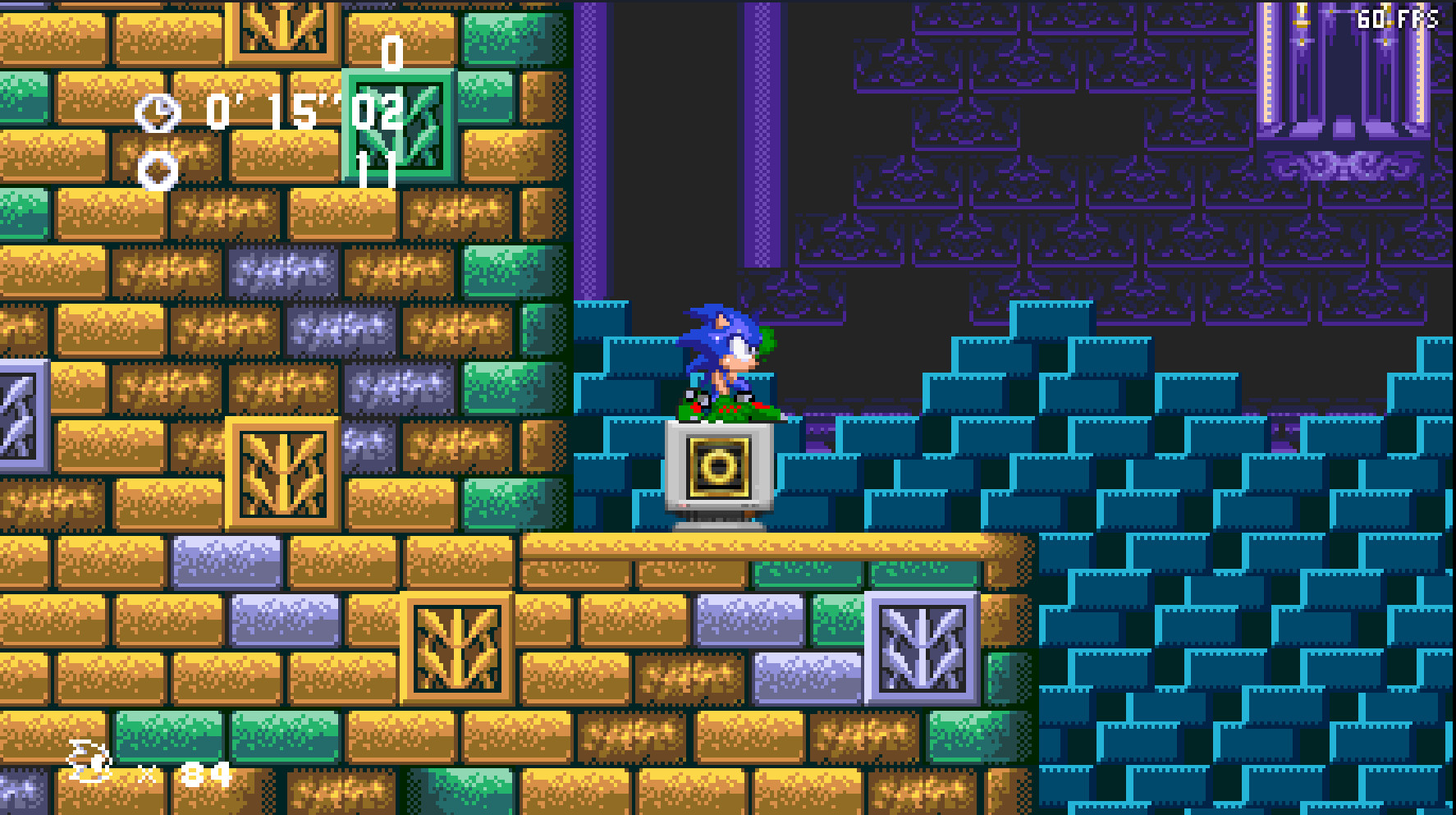Click the leaf emblem block near bottom center
Viewport: 1456px width, 815px height.
[x=456, y=648]
